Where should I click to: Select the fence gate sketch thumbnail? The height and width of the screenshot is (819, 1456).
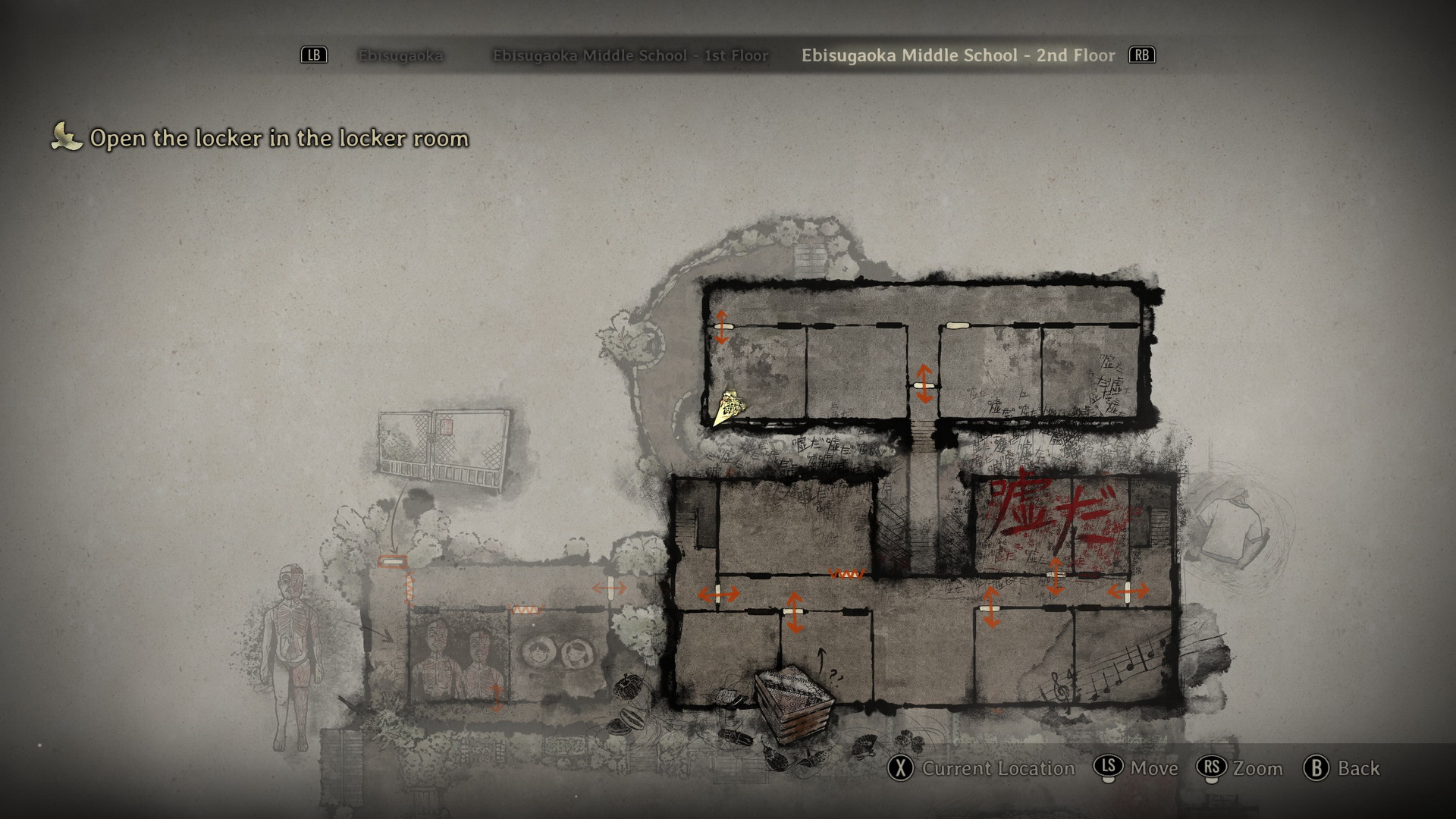pos(444,449)
